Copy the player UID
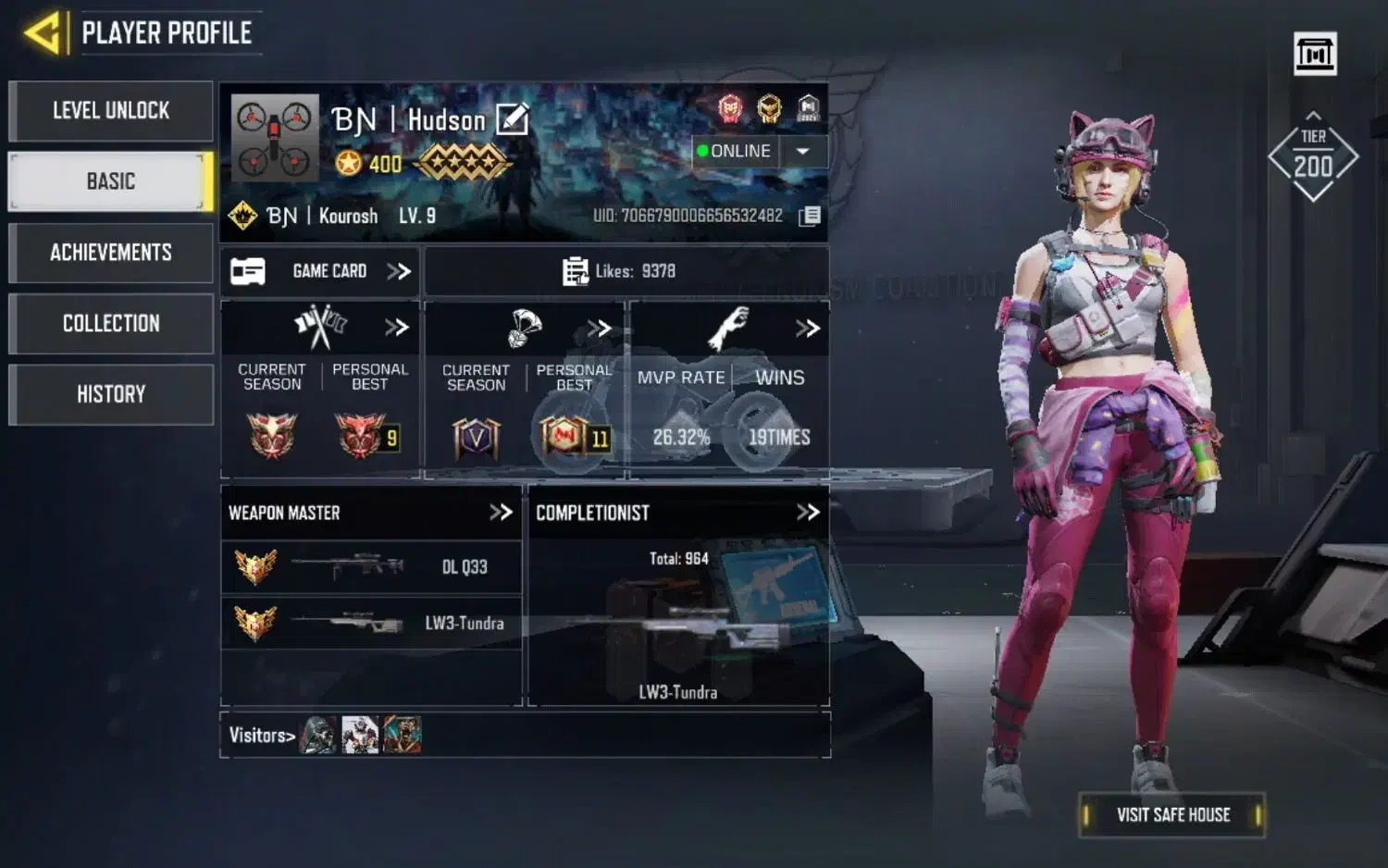The image size is (1388, 868). click(810, 217)
